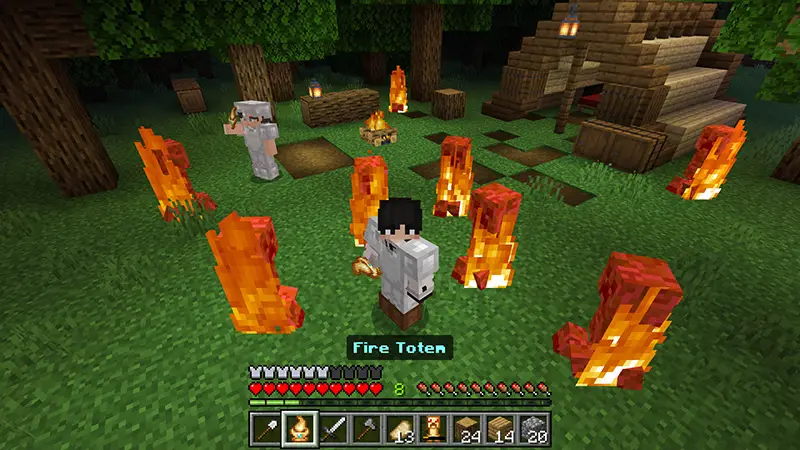Select the cobblestone stack of 20
This screenshot has width=800, height=450.
[535, 429]
